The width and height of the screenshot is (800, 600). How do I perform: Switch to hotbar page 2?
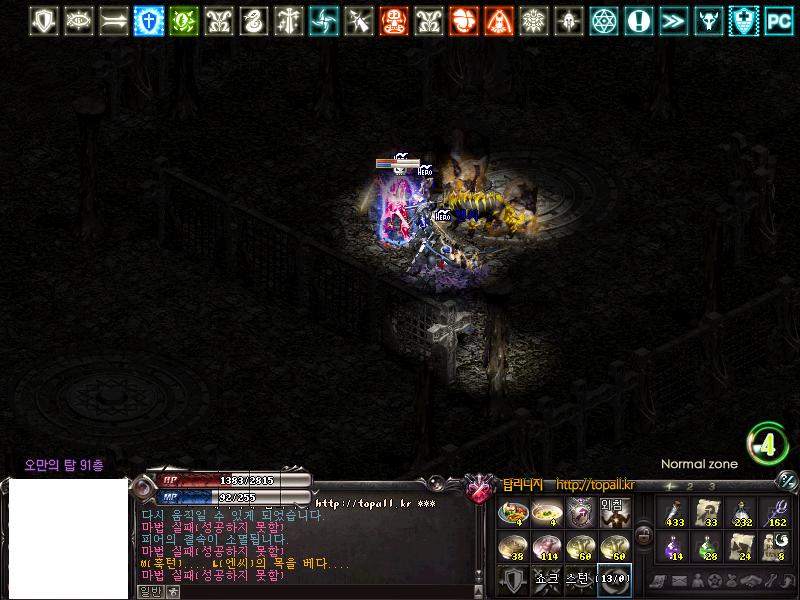690,487
